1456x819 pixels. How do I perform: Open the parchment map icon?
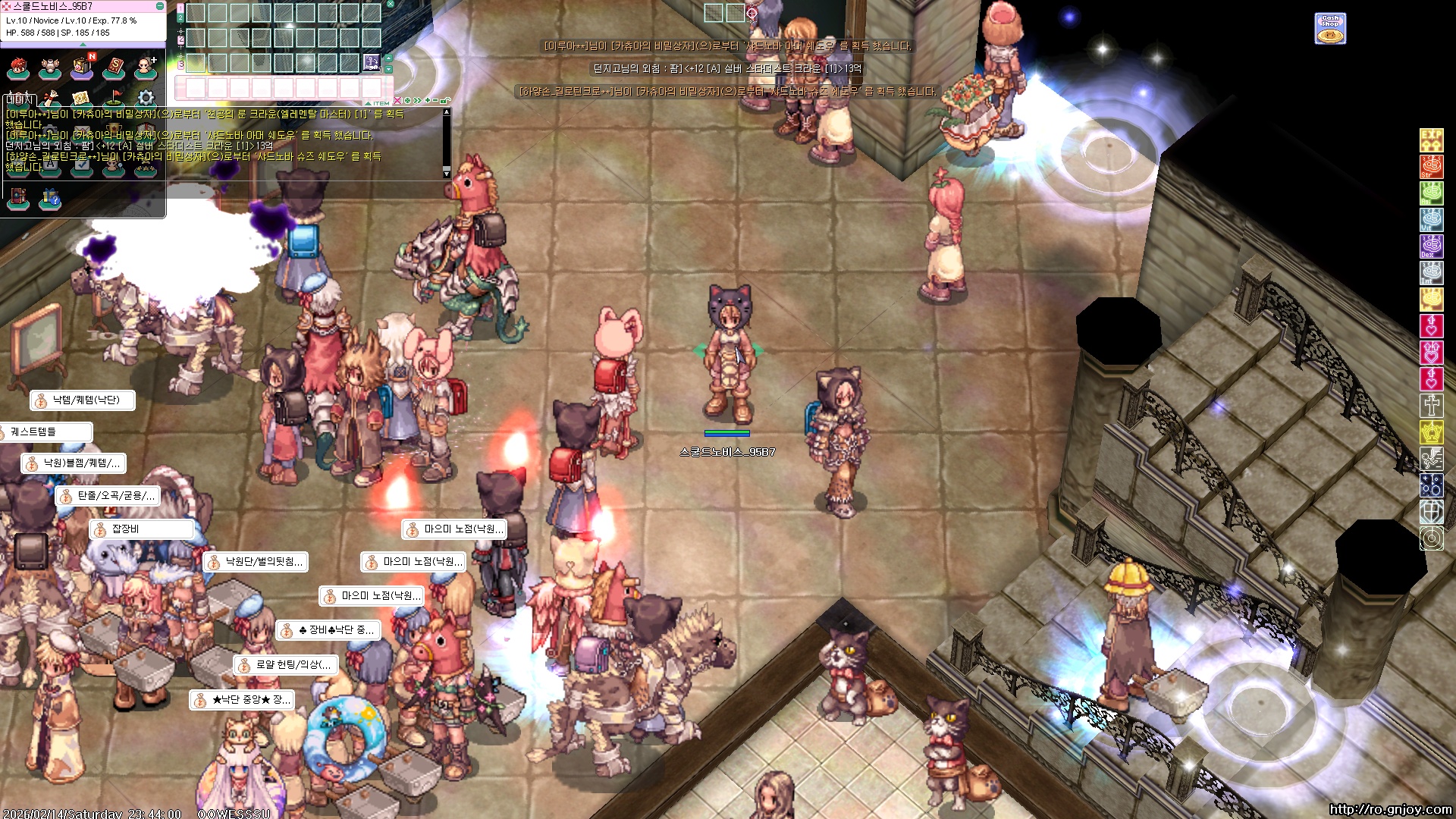82,98
